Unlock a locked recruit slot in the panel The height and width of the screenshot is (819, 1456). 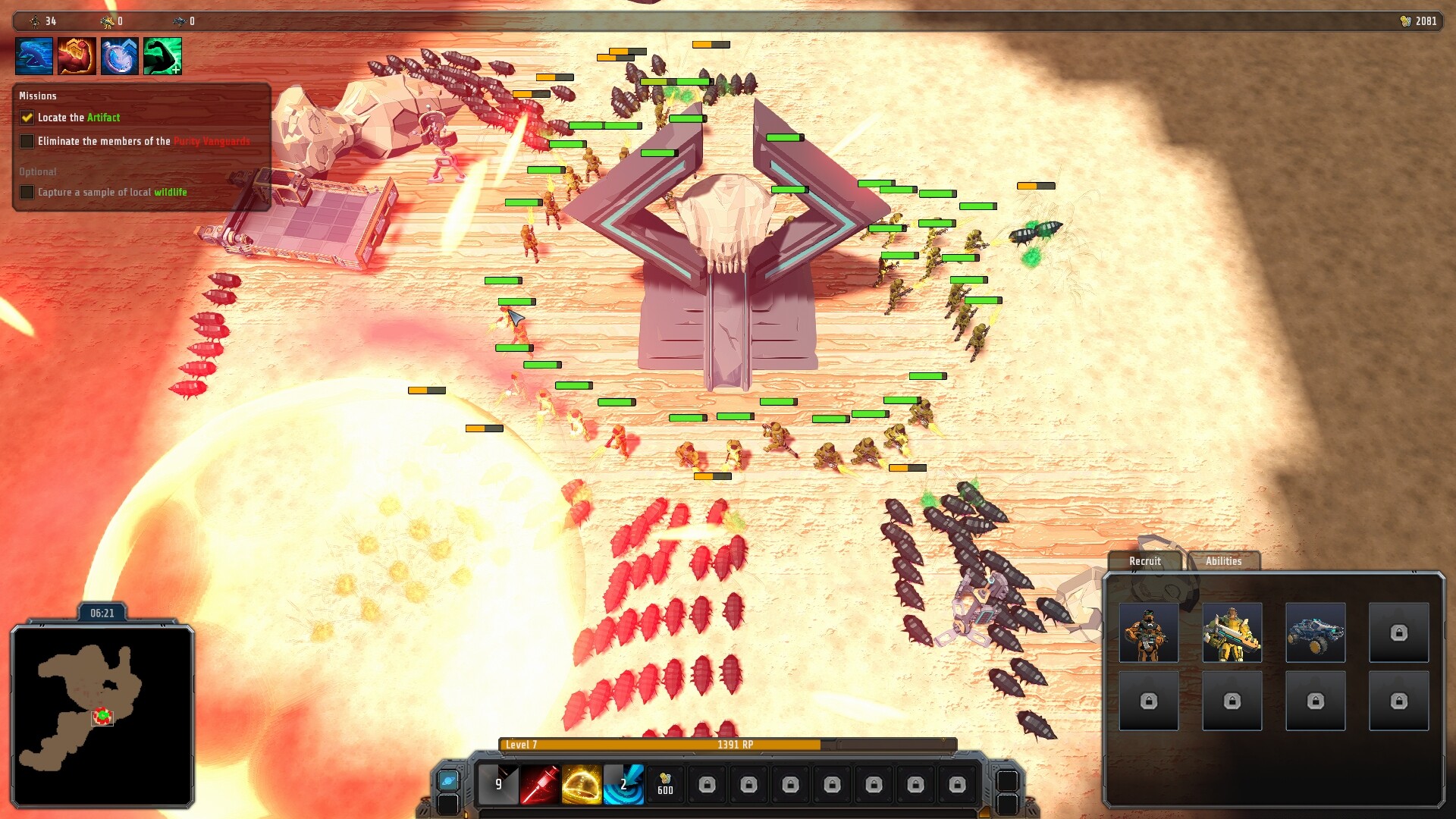tap(1398, 632)
